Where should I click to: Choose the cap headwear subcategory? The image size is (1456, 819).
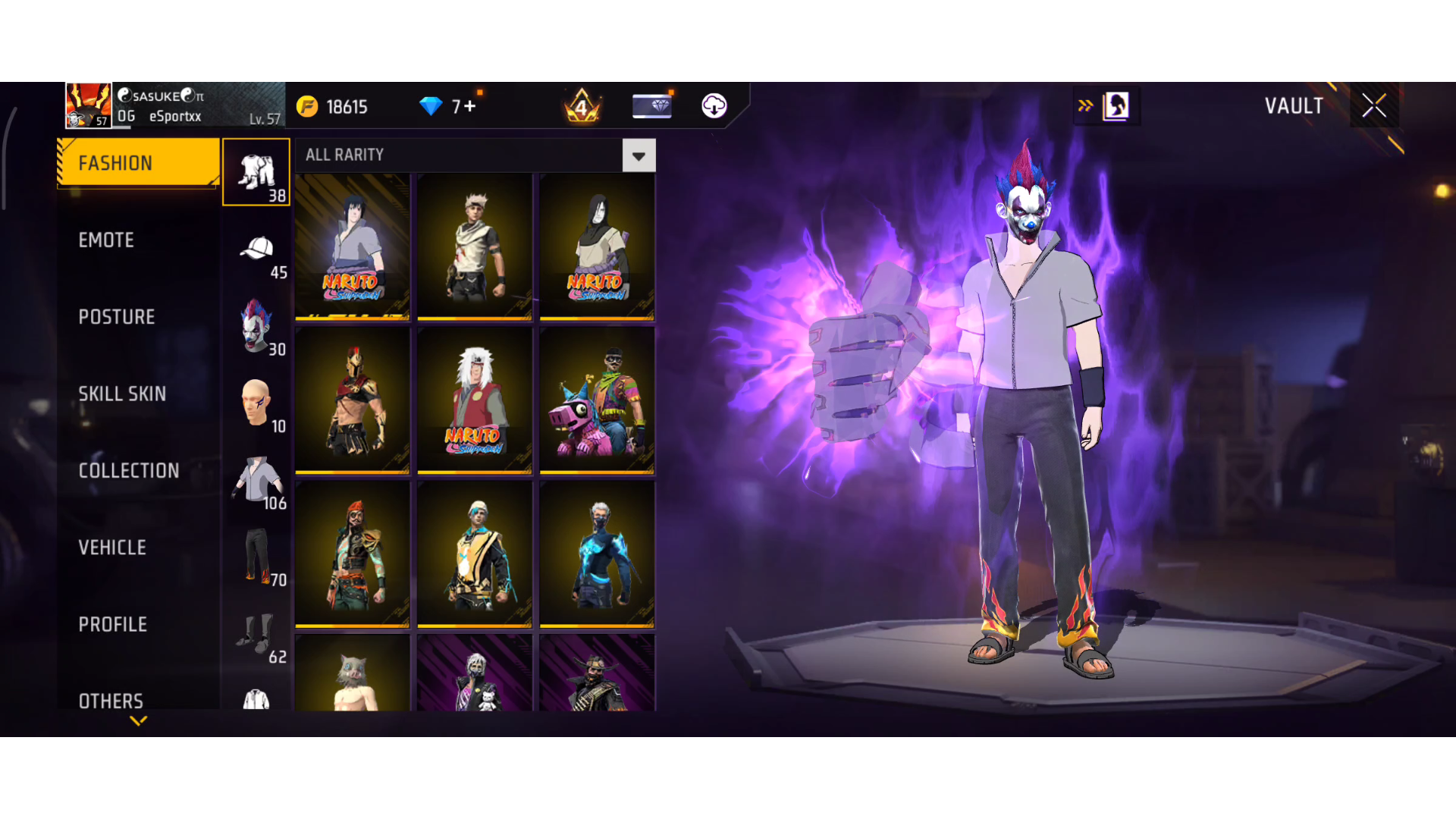[257, 249]
